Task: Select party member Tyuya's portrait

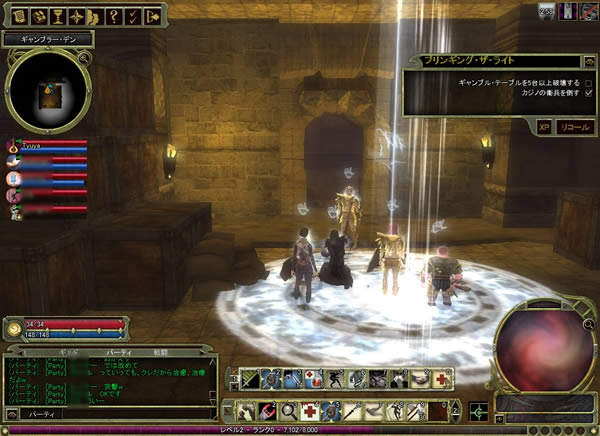Action: click(x=14, y=146)
